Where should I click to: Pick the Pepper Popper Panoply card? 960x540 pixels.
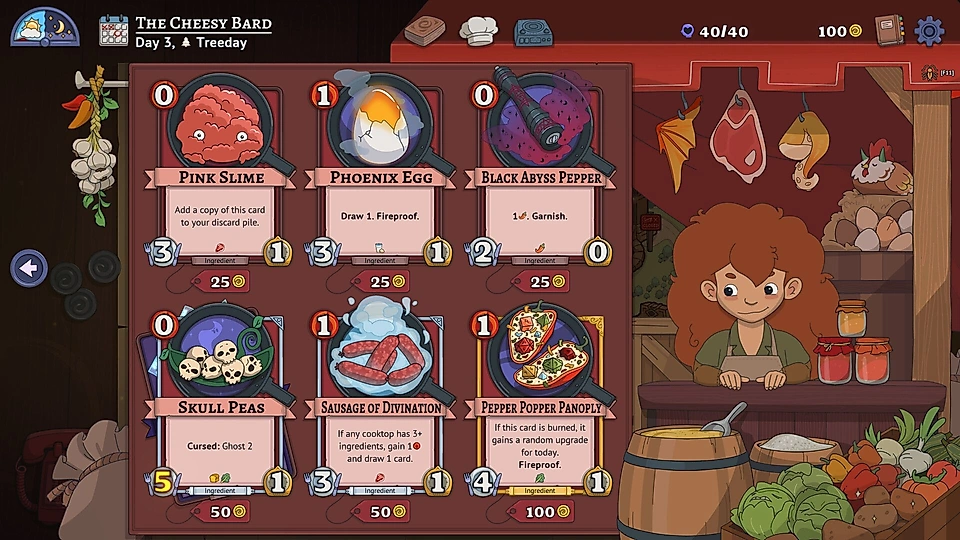tap(540, 400)
